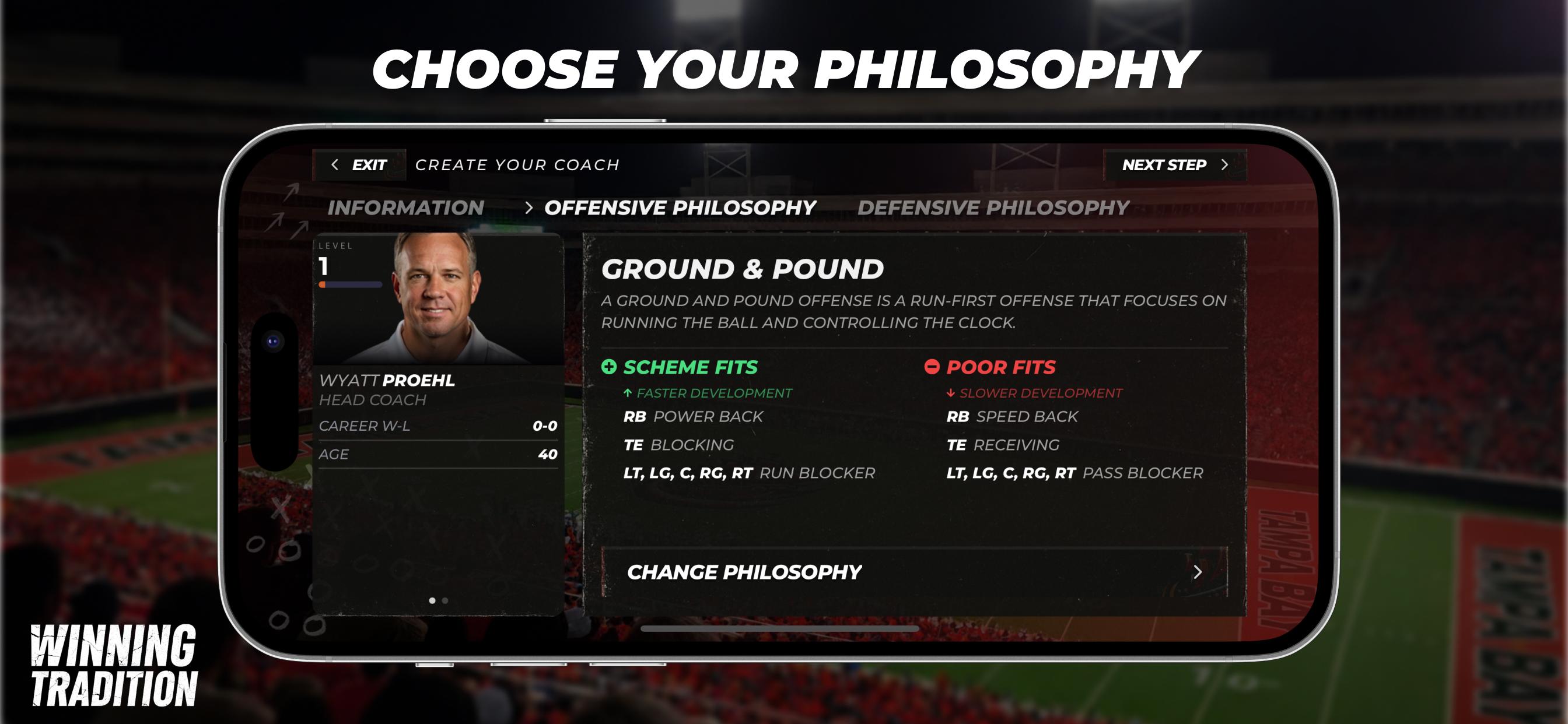Click the red minus icon beside Poor Fits
The image size is (1568, 724).
932,367
